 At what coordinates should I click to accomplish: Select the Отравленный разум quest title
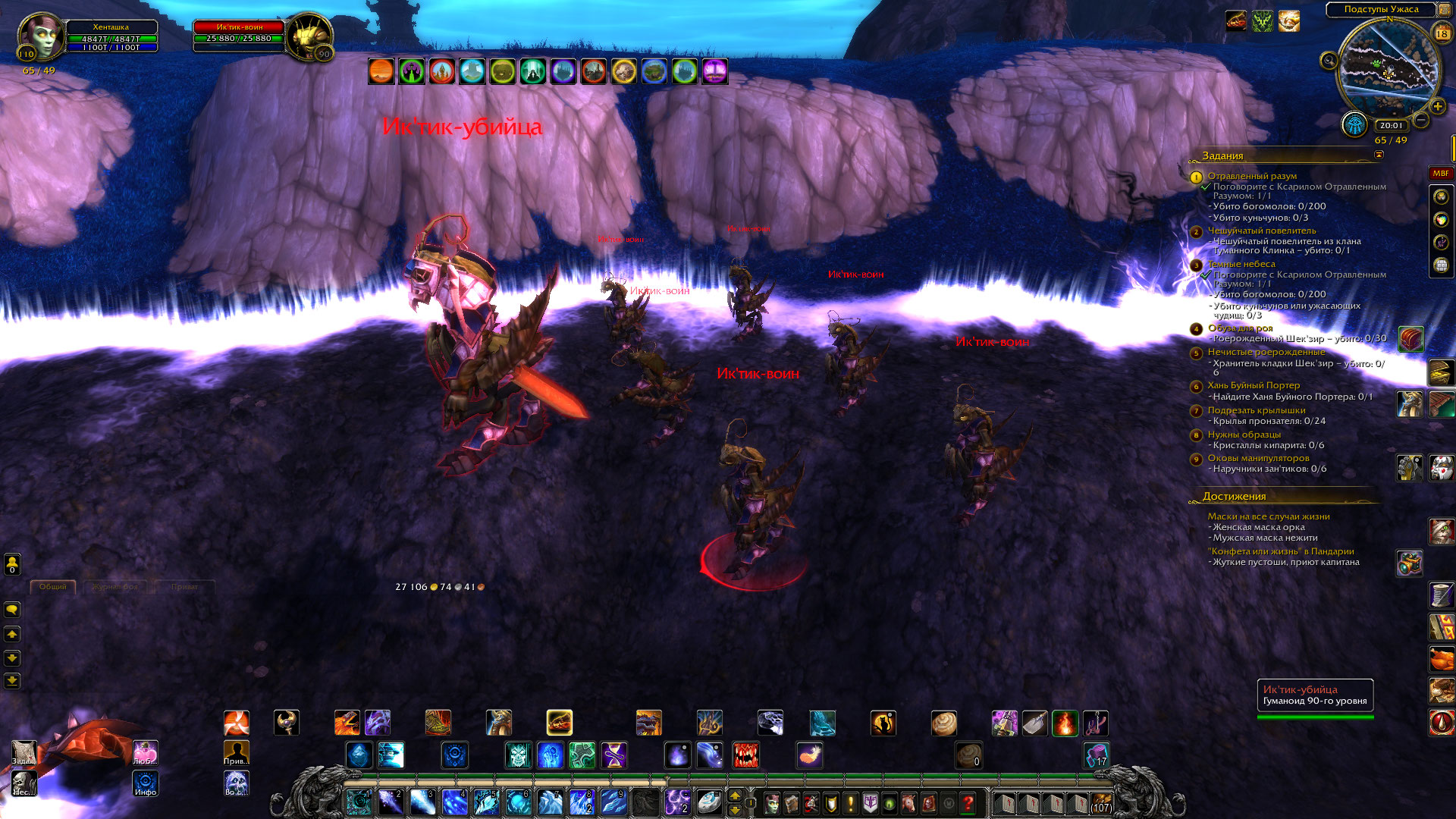point(1252,176)
